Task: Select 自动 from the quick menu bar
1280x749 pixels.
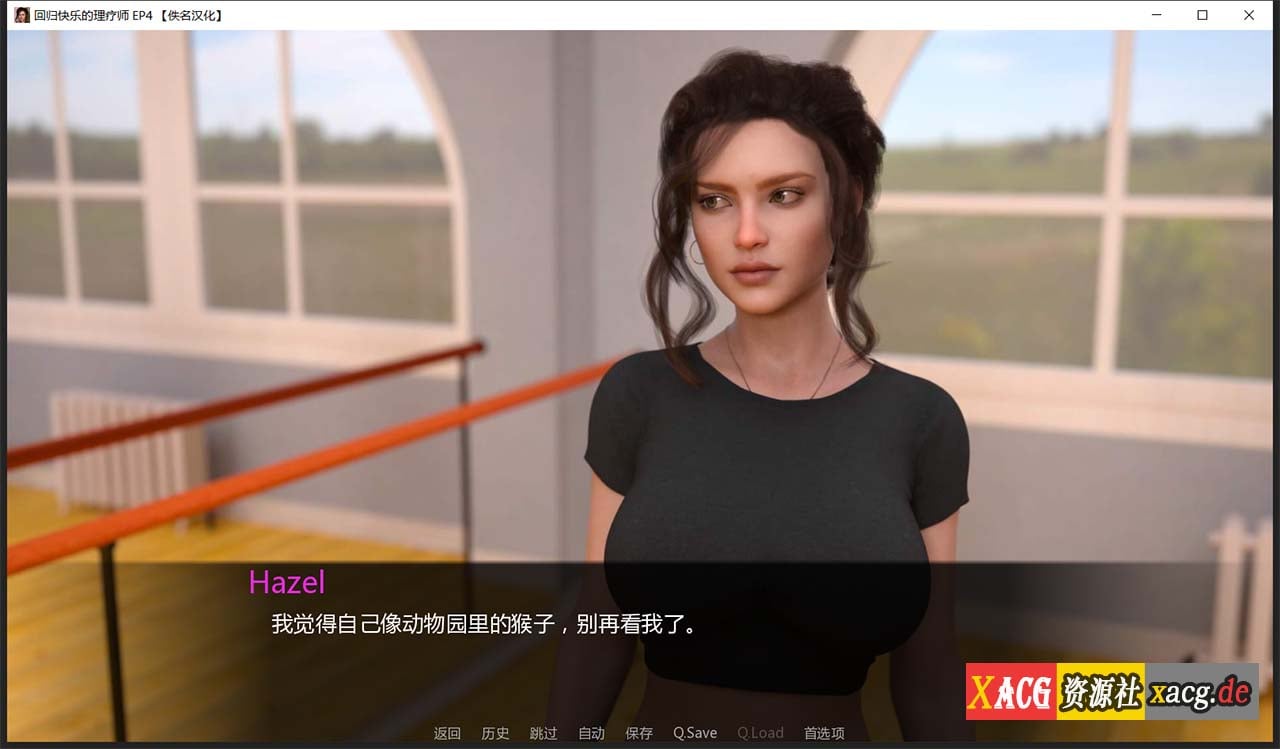Action: pyautogui.click(x=591, y=733)
